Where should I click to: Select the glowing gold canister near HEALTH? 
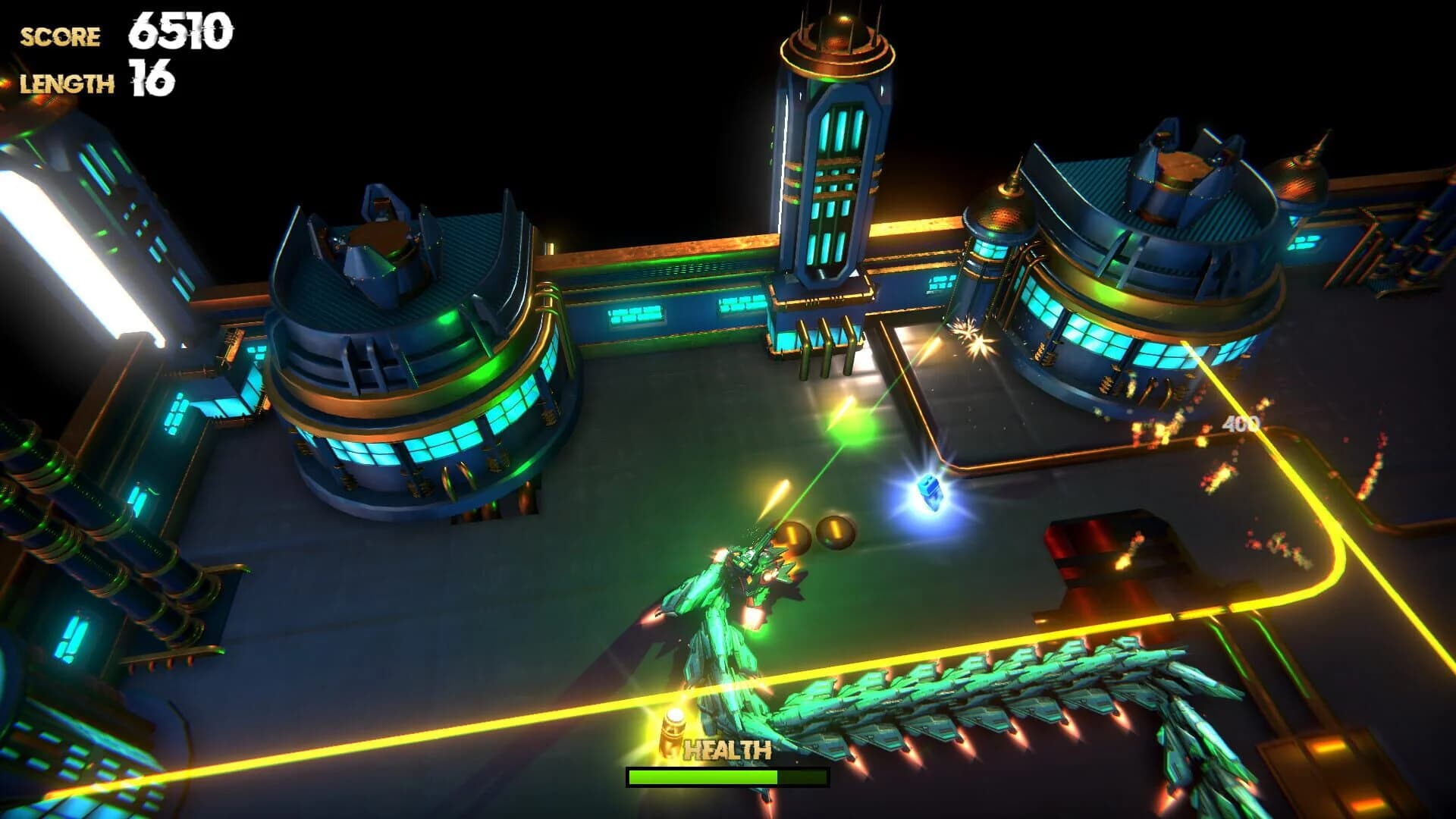pos(673,730)
